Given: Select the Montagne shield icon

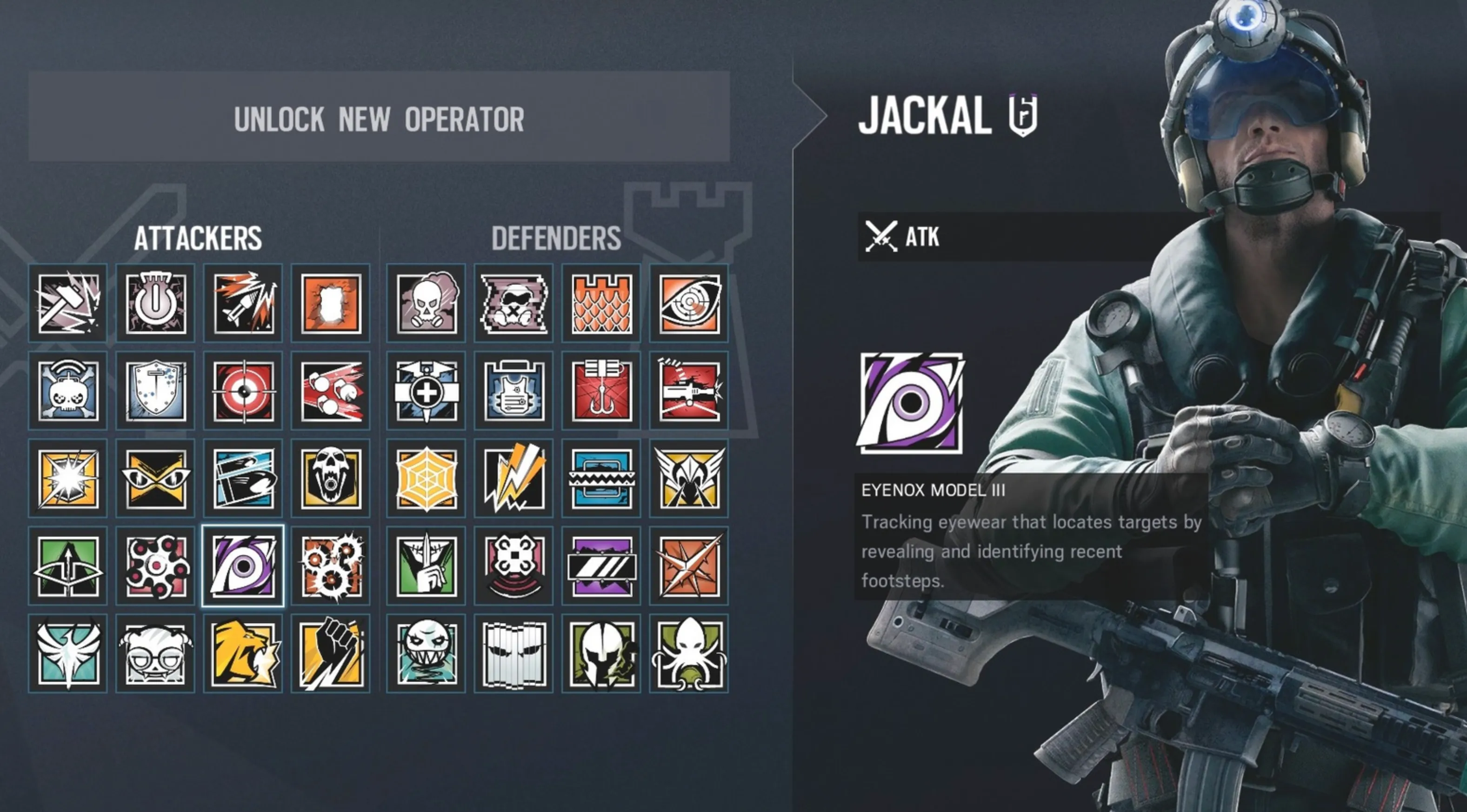Looking at the screenshot, I should pyautogui.click(x=155, y=391).
